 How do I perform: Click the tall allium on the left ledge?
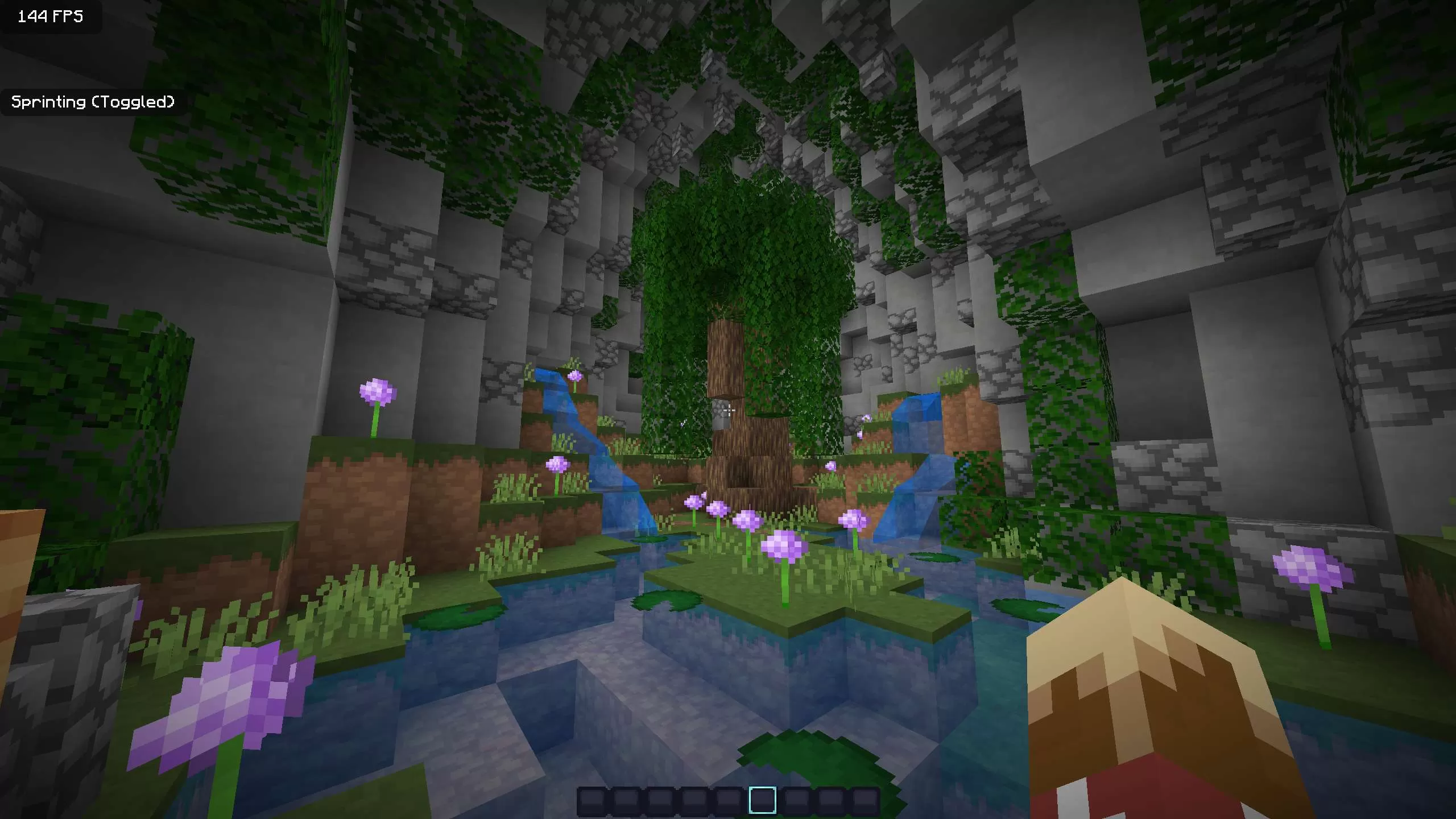(378, 391)
